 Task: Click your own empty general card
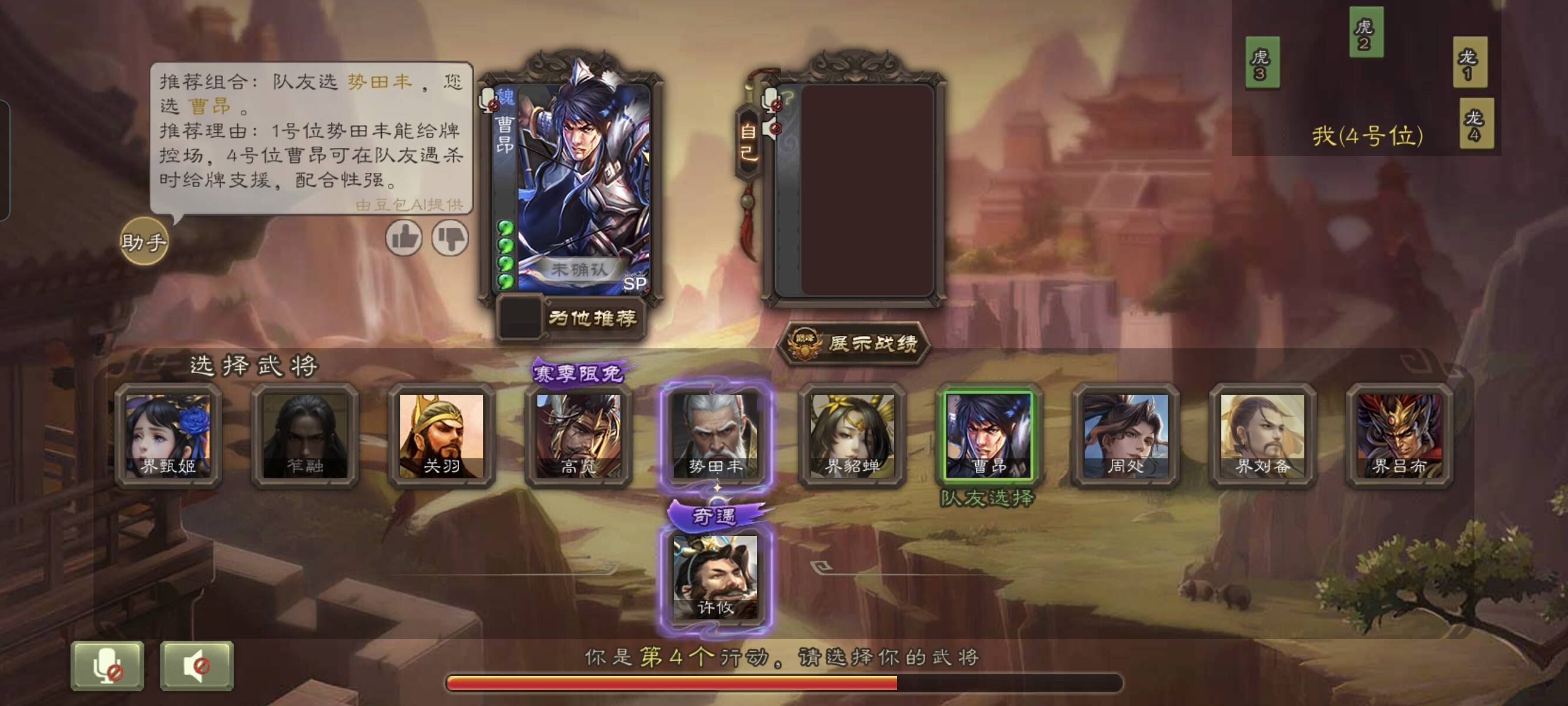pos(867,190)
